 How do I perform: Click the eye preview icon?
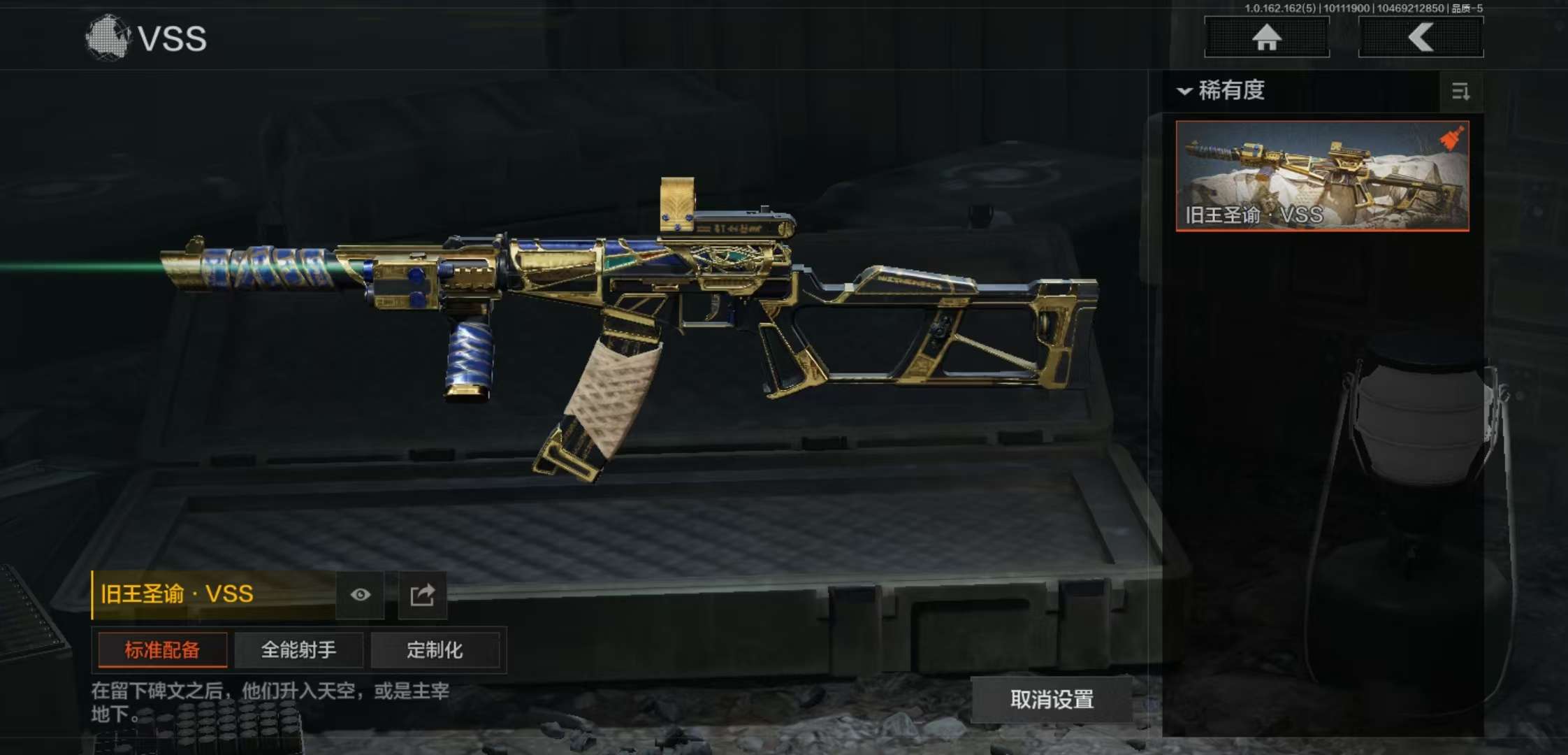[361, 595]
